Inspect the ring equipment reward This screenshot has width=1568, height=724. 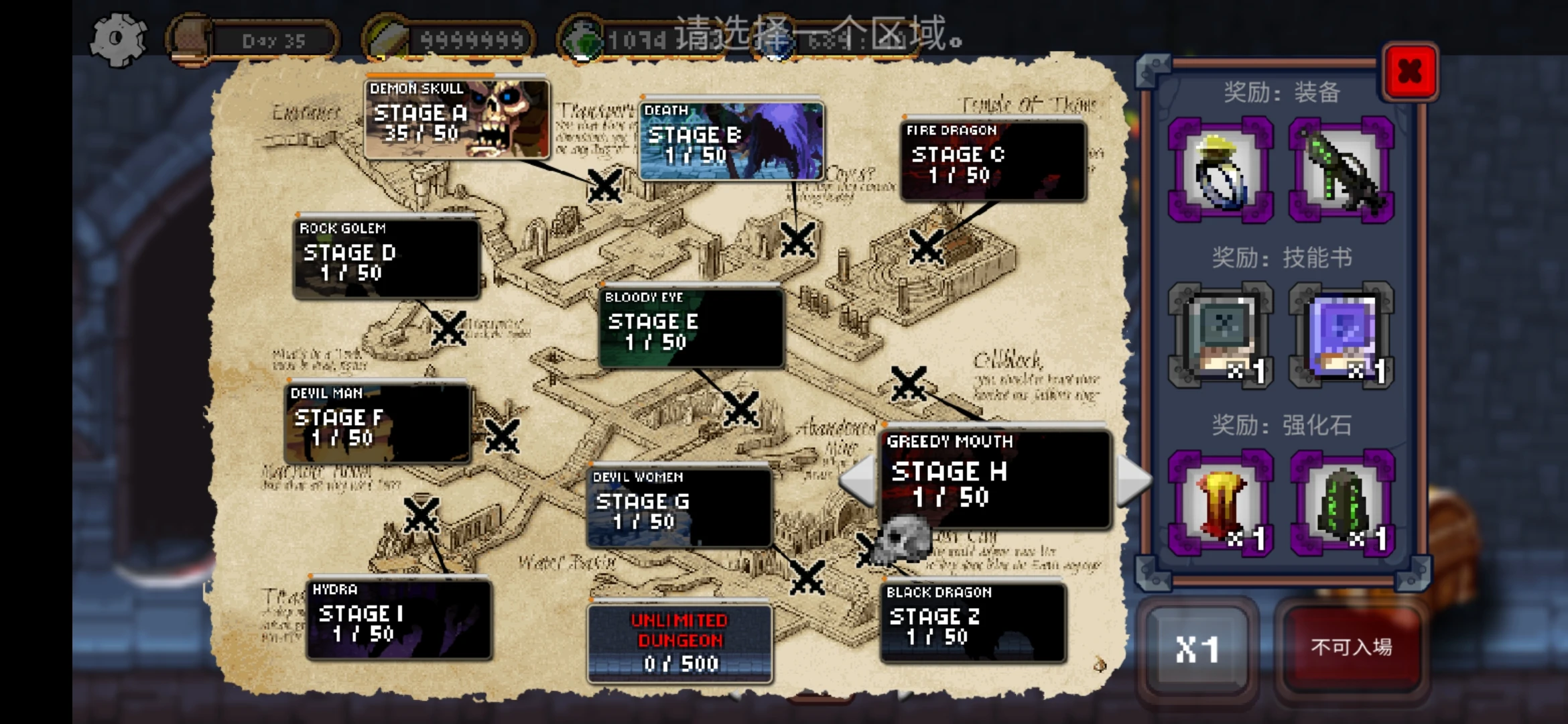1220,169
